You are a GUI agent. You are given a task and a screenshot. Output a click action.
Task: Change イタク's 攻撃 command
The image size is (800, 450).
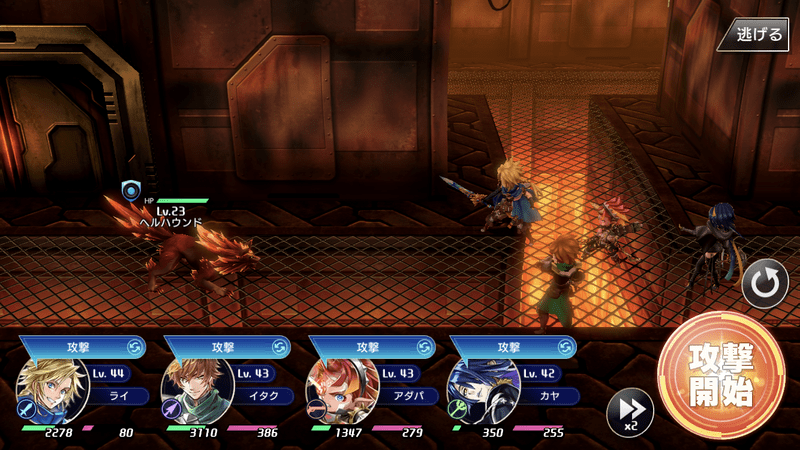point(279,346)
